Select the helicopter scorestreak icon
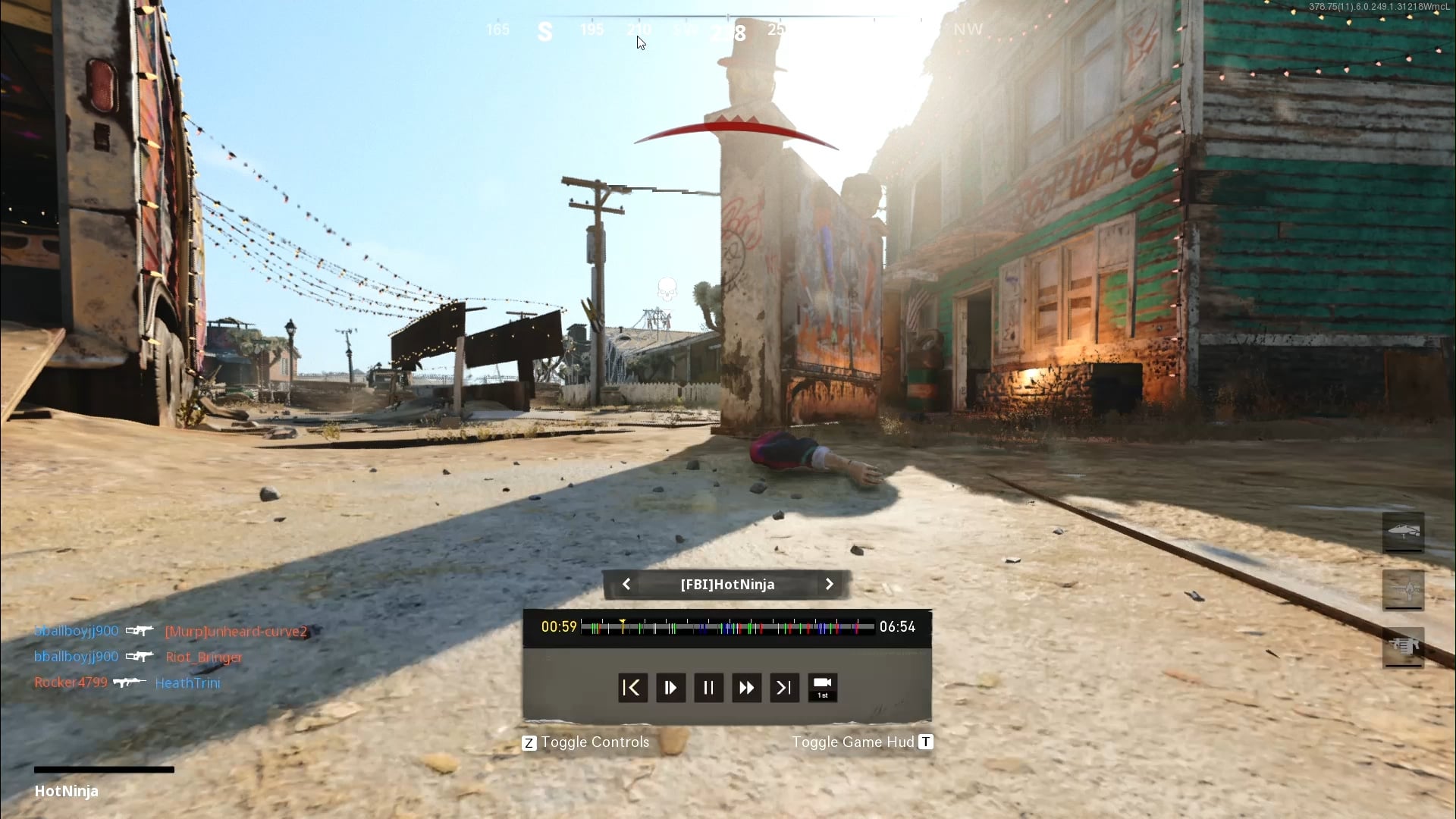Viewport: 1456px width, 819px height. point(1403,532)
